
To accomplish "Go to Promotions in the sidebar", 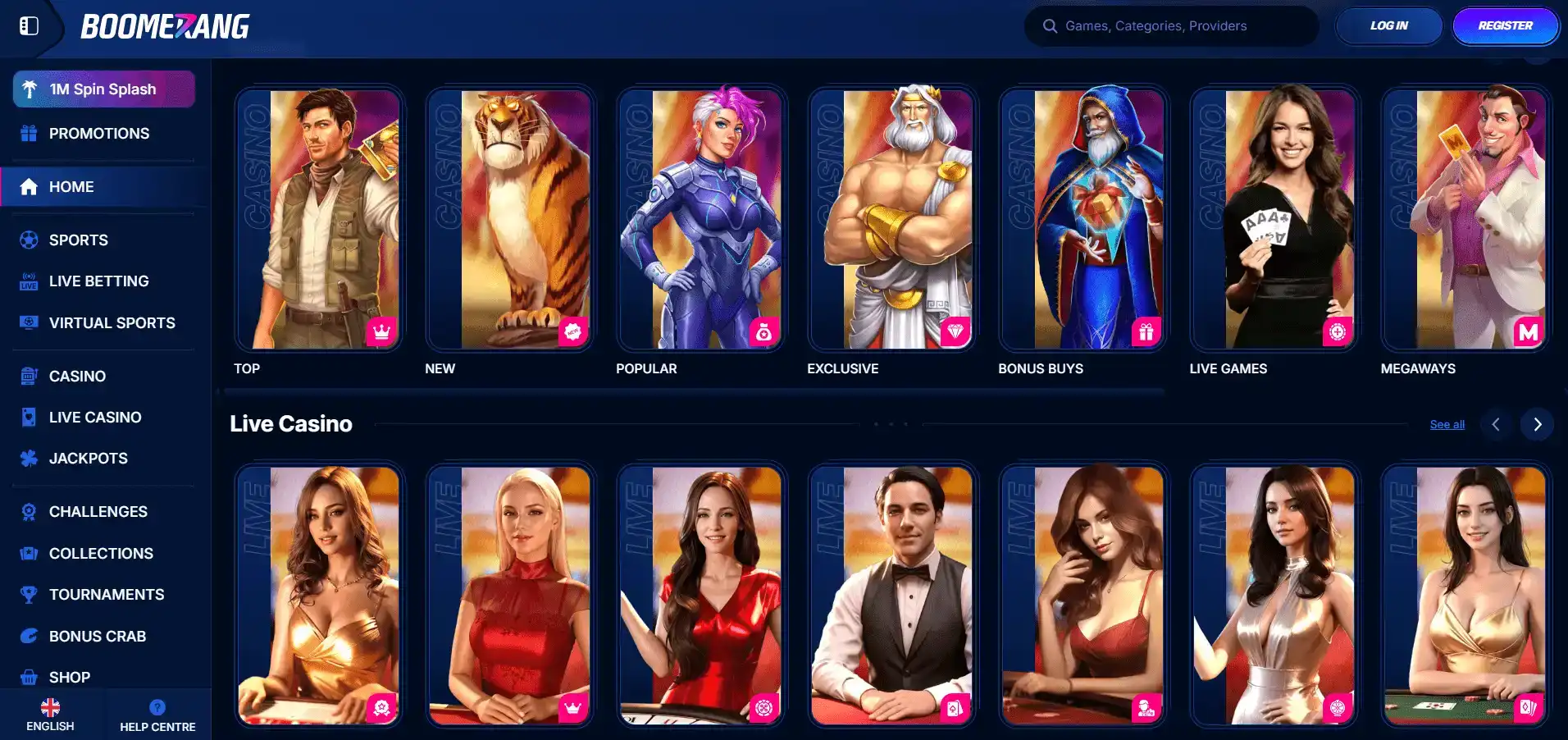I will click(98, 134).
